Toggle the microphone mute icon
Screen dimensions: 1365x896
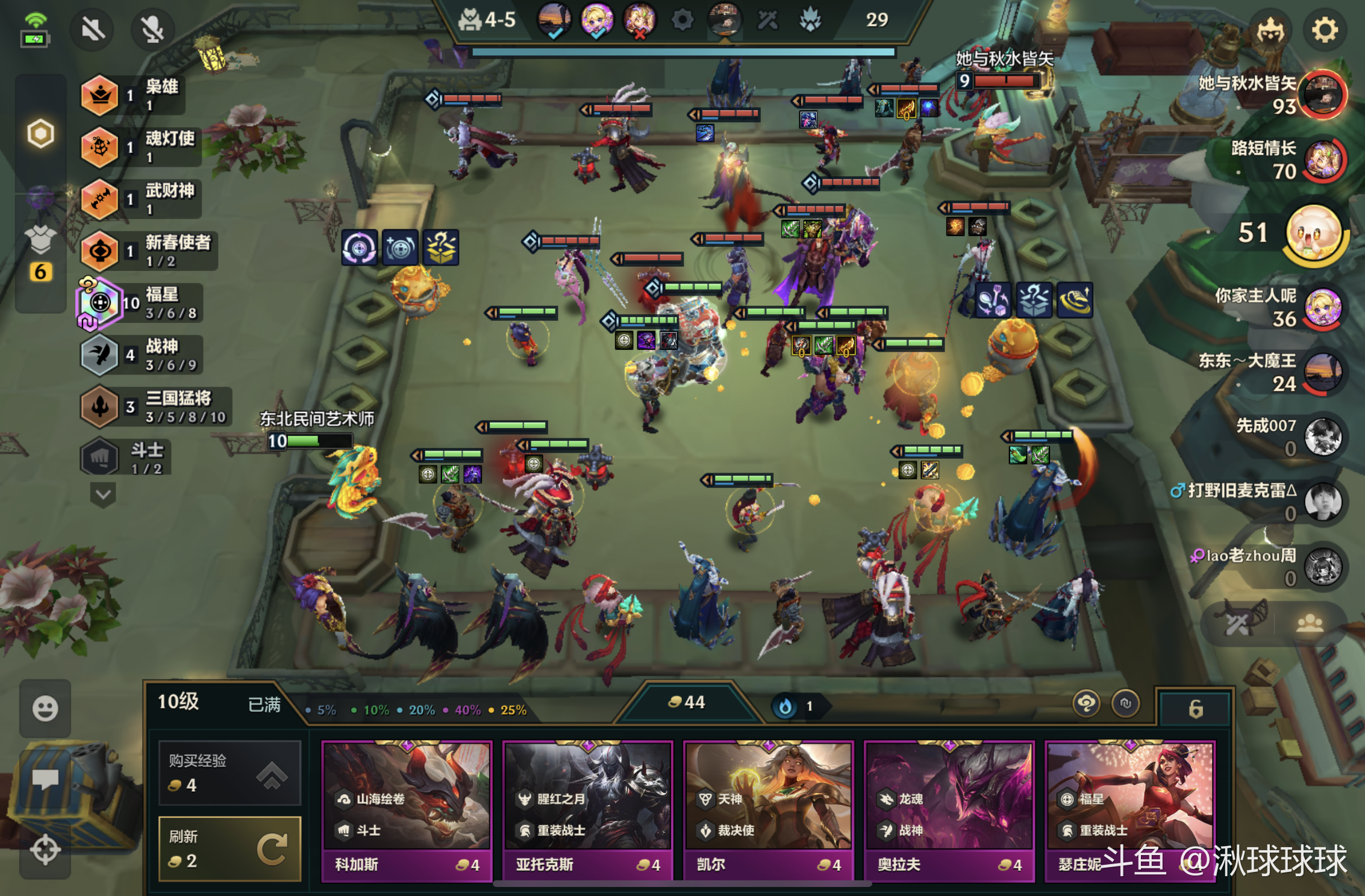click(152, 29)
